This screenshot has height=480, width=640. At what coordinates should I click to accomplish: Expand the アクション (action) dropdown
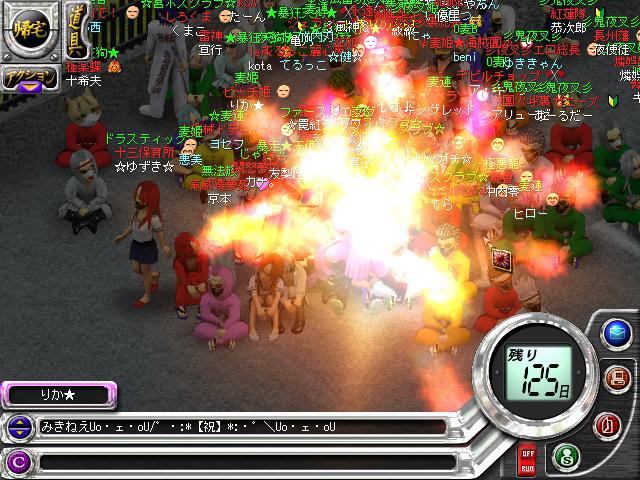[28, 79]
